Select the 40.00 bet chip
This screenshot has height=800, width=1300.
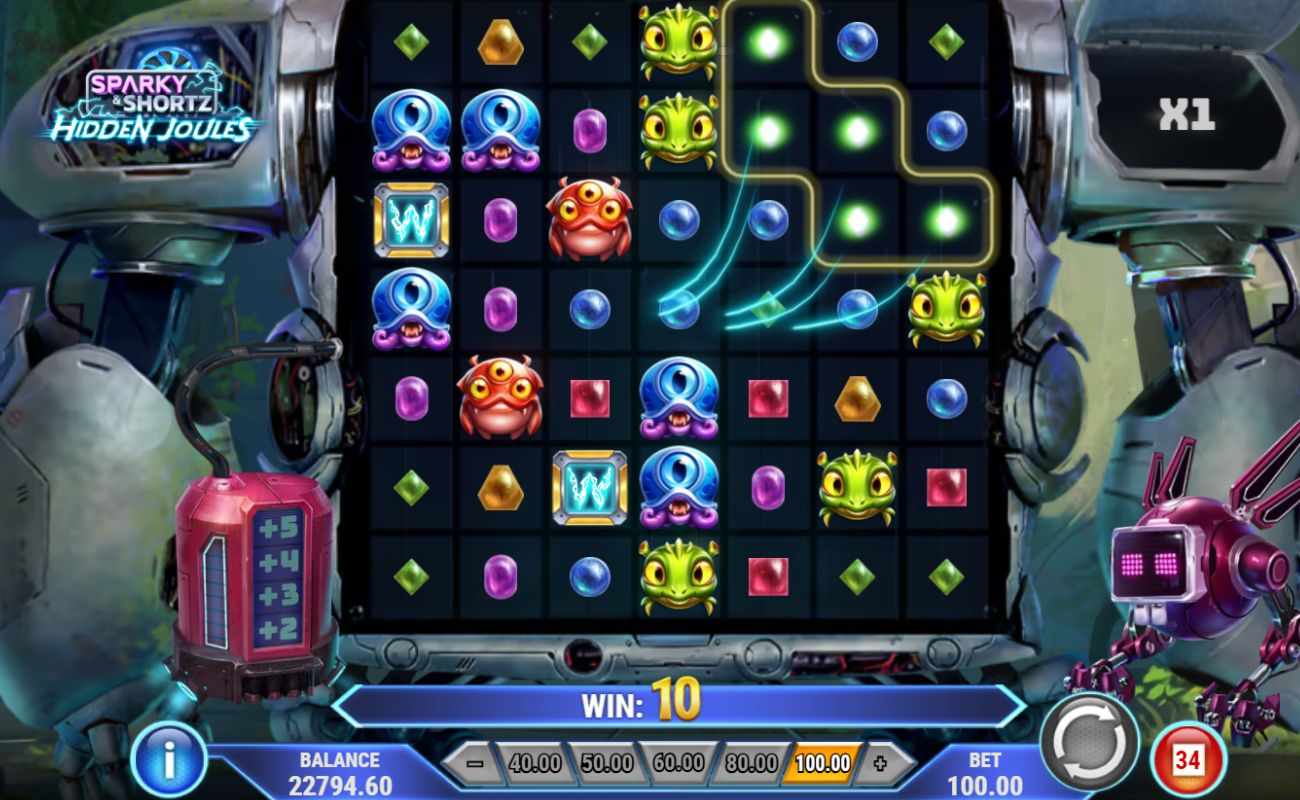(x=537, y=761)
